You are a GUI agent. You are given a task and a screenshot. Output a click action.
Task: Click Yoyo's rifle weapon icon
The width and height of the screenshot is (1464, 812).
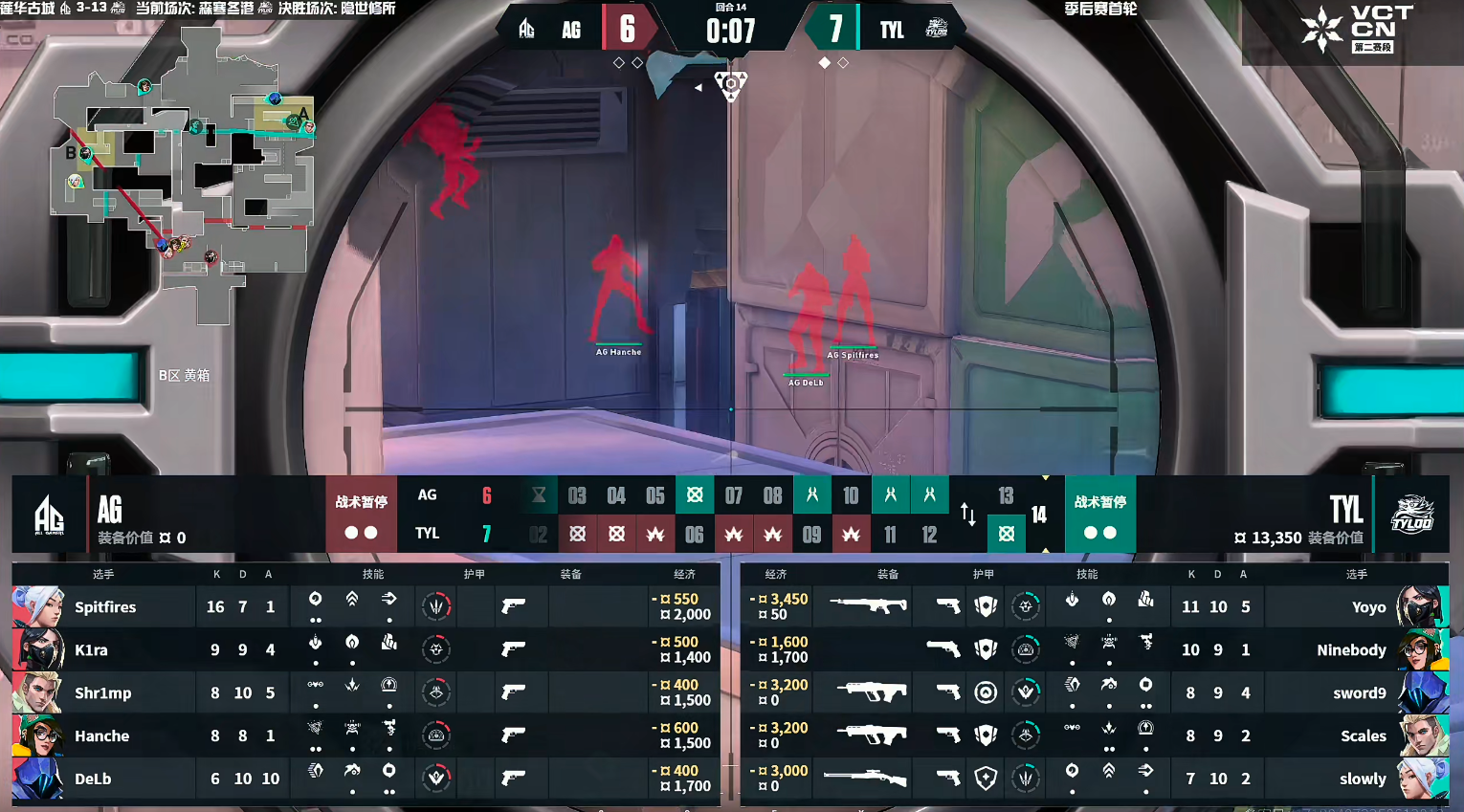pyautogui.click(x=868, y=605)
